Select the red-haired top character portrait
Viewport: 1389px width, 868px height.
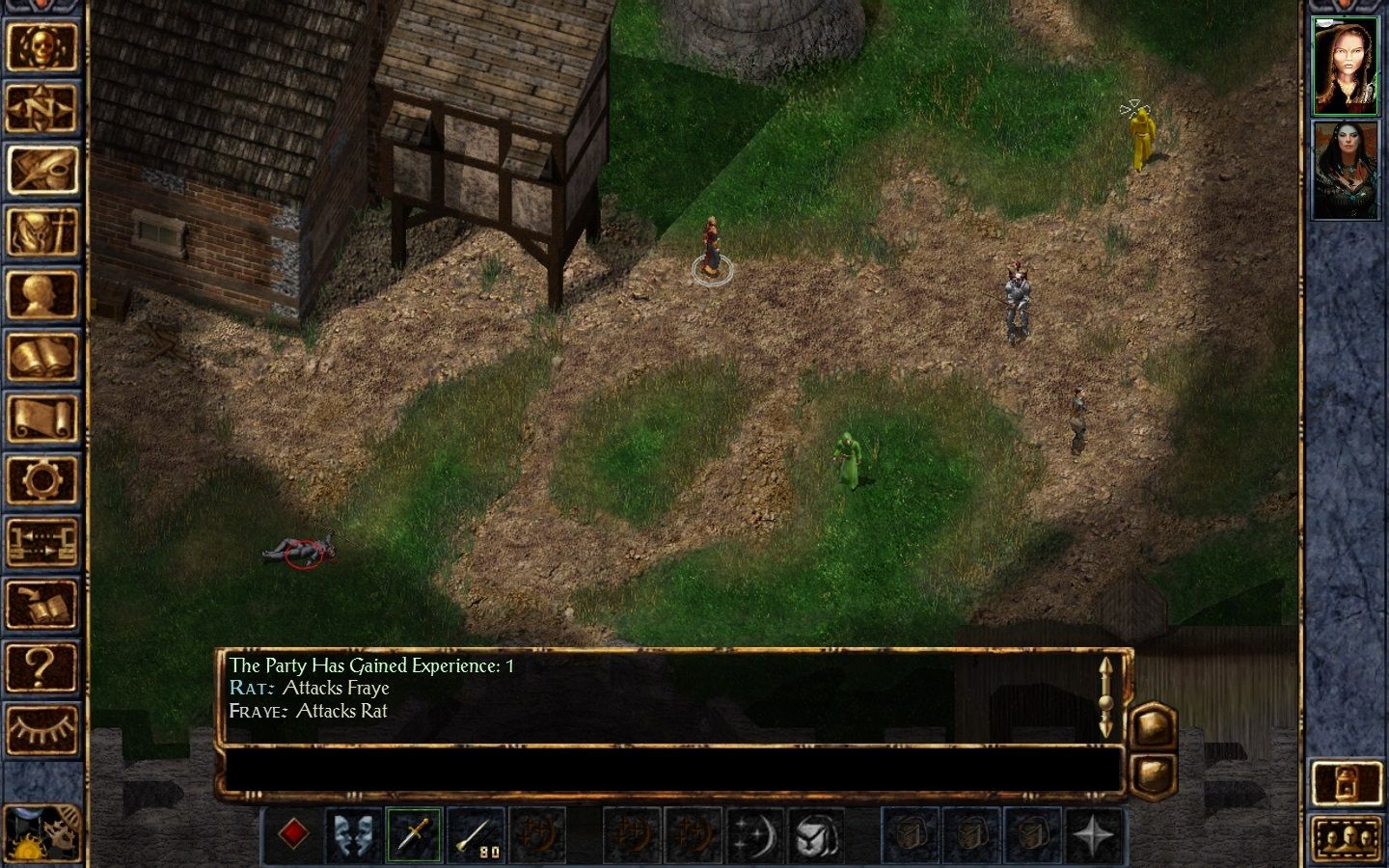coord(1346,65)
